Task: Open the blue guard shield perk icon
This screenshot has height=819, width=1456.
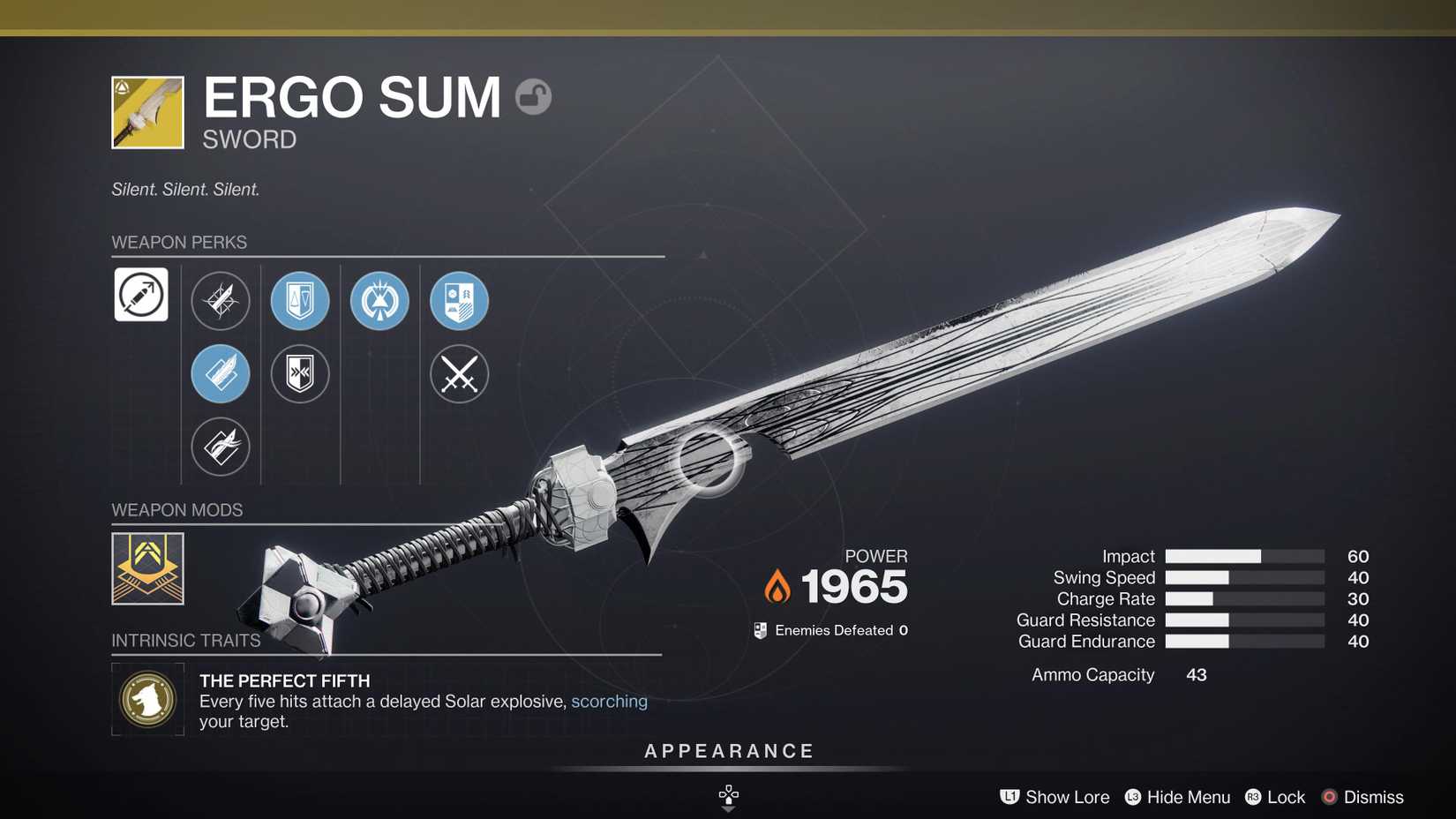Action: [x=300, y=301]
